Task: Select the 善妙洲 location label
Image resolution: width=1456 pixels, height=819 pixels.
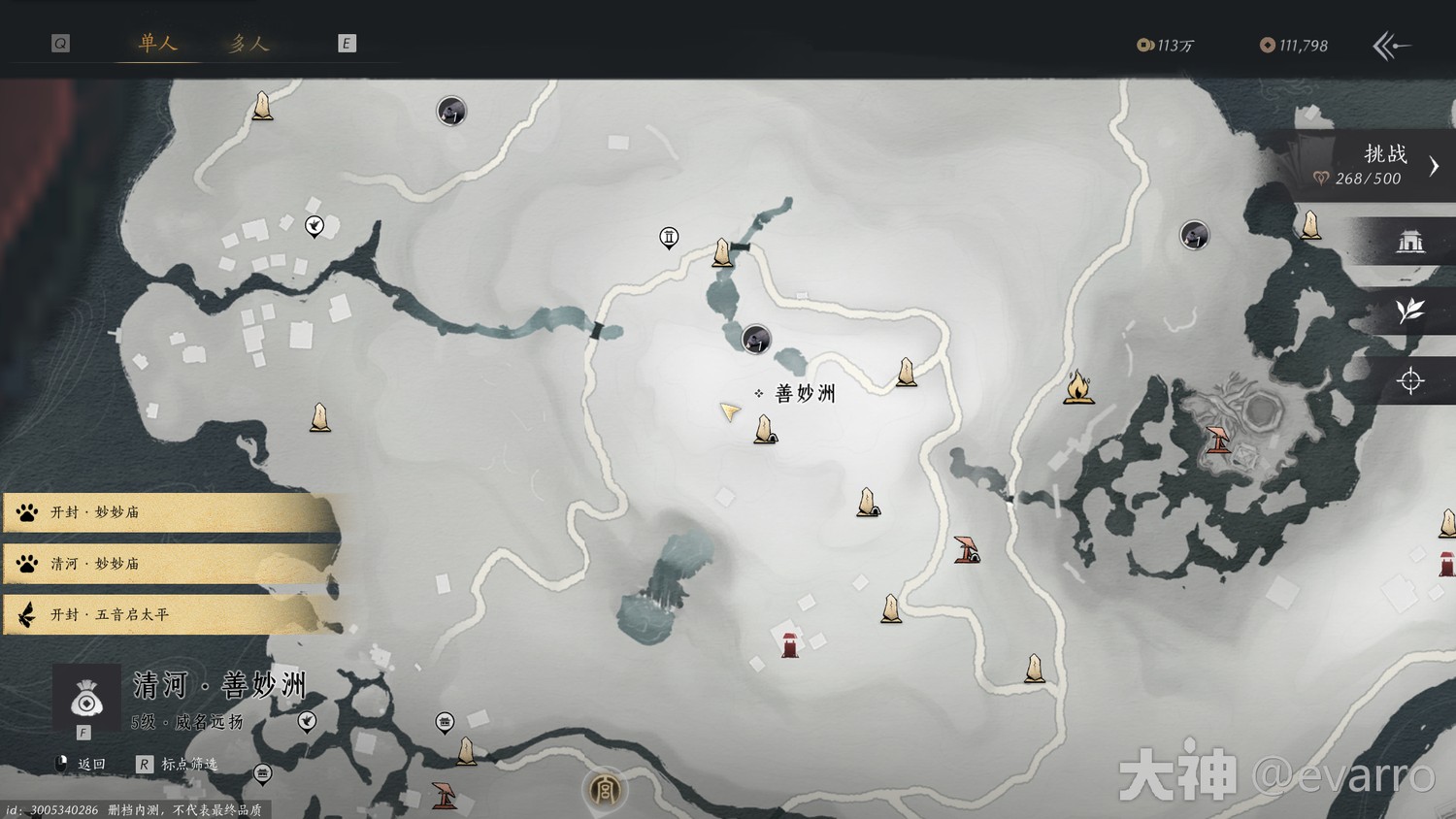Action: [805, 393]
